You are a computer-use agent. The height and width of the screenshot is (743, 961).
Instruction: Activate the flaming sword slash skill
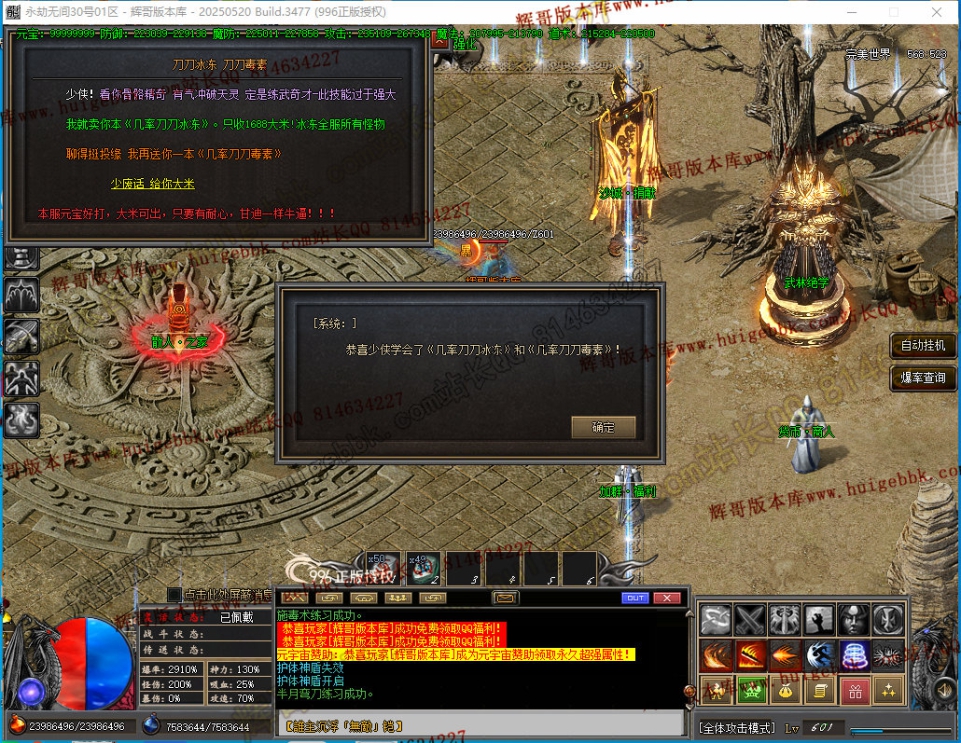click(750, 656)
